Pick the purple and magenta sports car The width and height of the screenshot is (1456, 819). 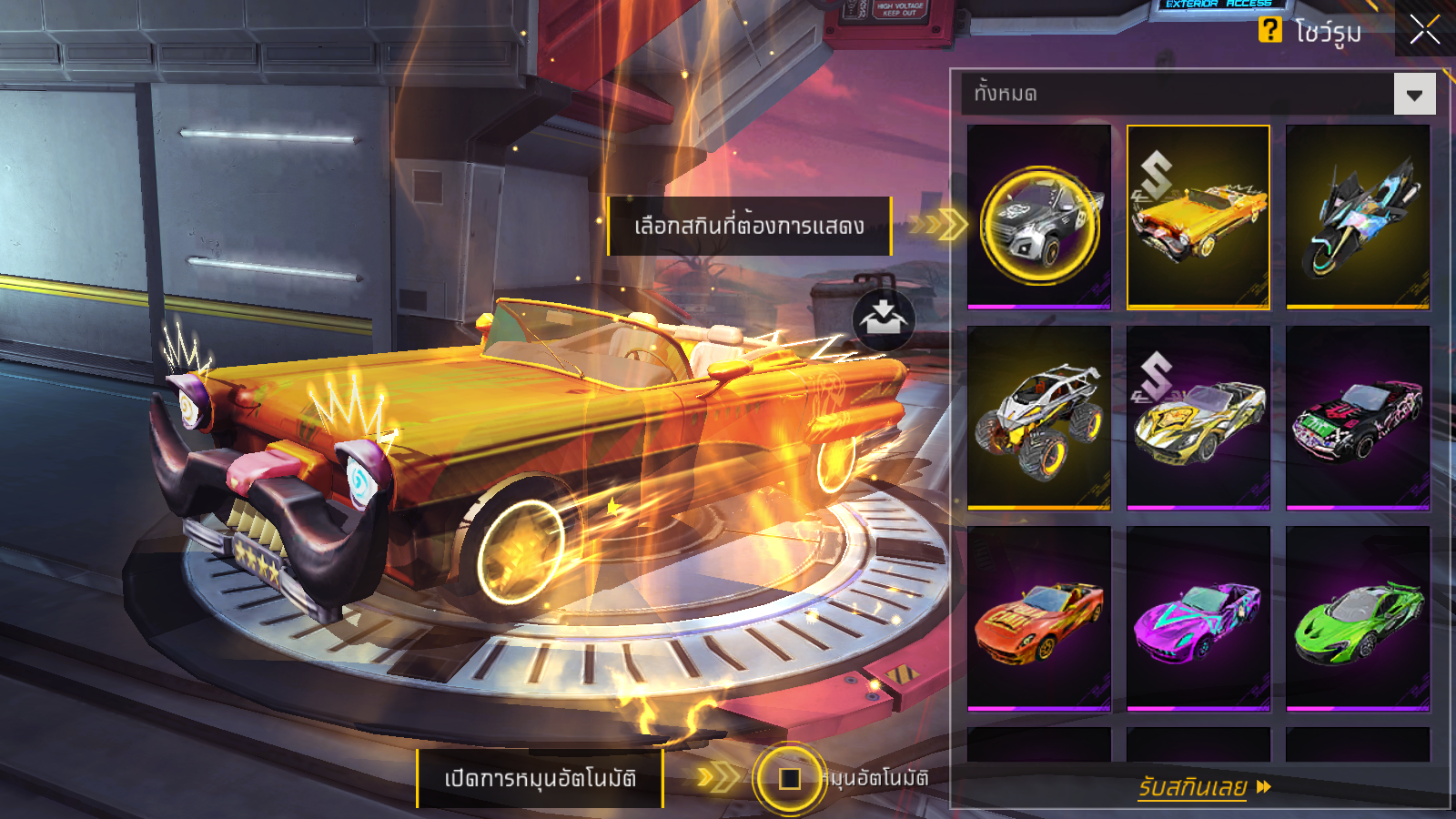pos(1198,618)
